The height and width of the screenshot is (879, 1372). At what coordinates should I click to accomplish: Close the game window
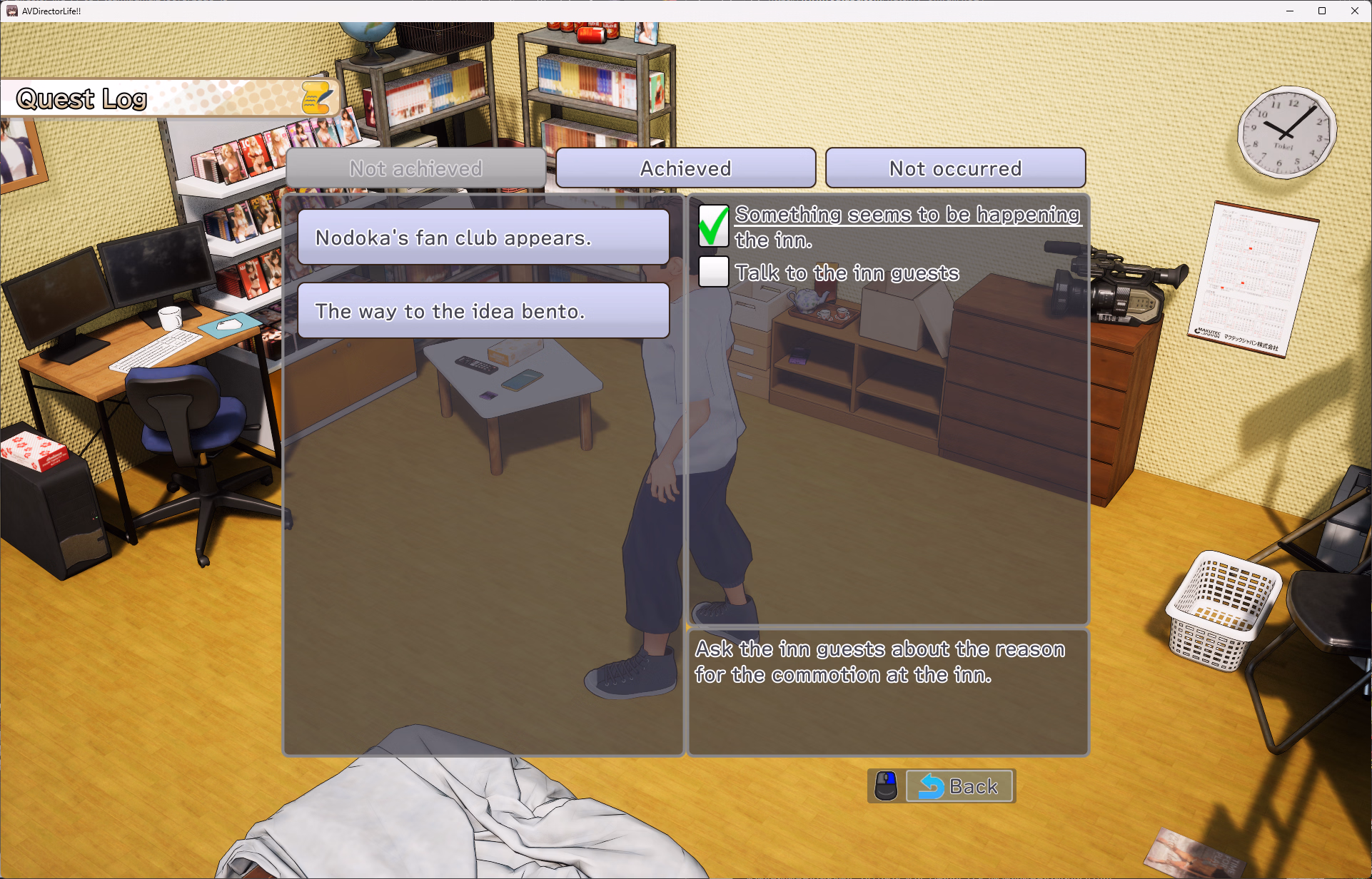1354,11
